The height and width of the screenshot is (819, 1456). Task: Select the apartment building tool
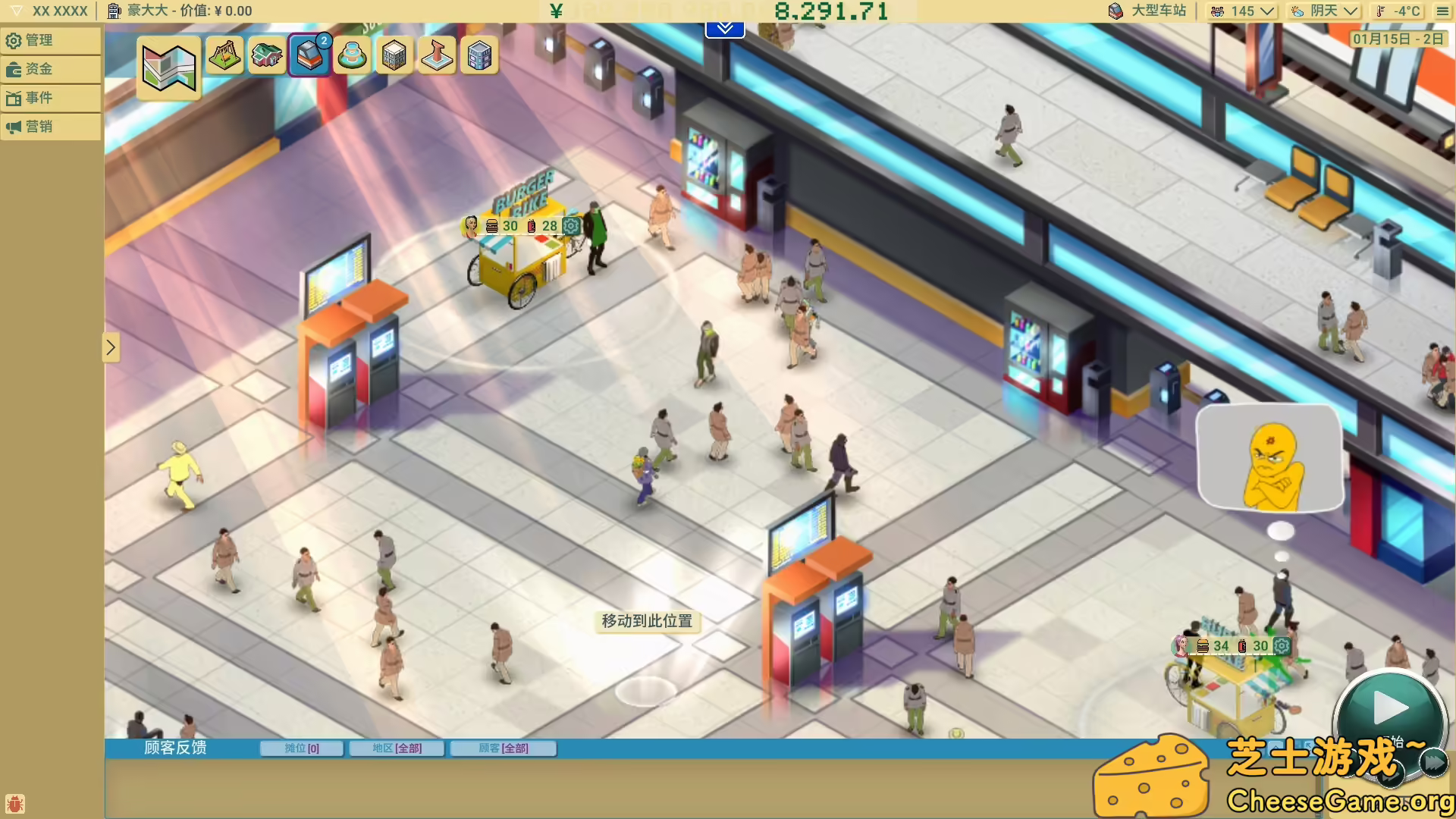(x=394, y=55)
